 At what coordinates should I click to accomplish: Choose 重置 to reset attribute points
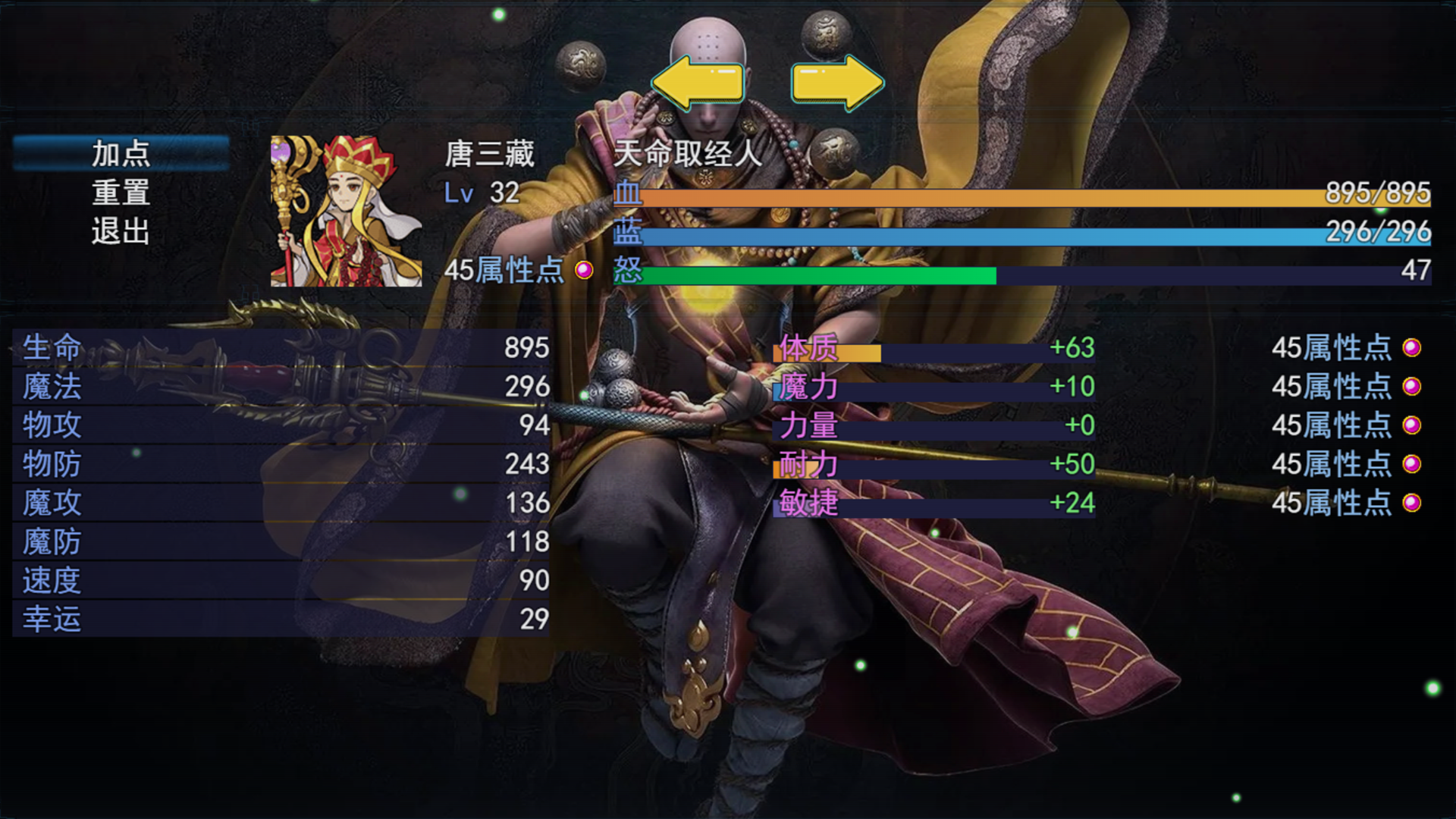[x=121, y=193]
